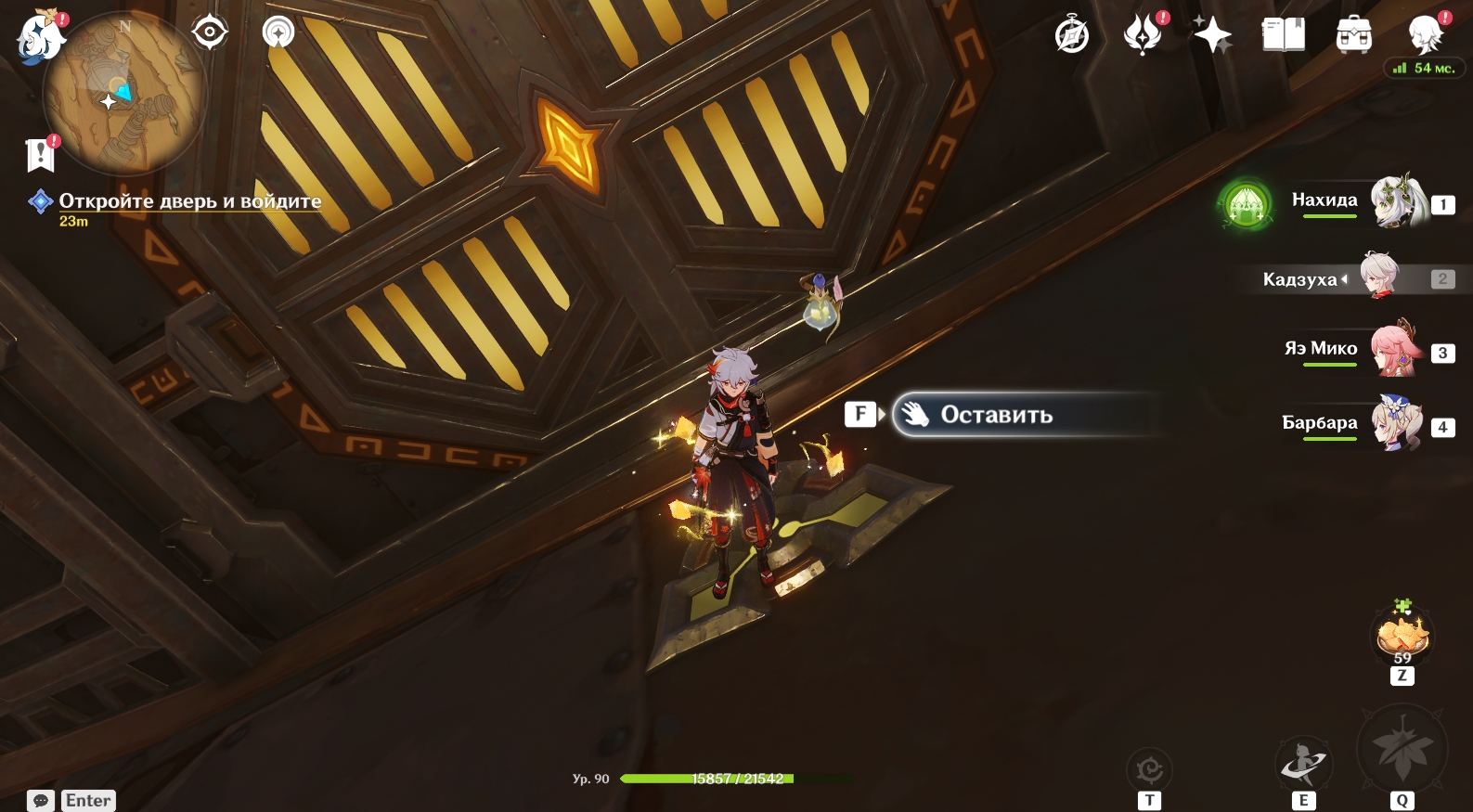Open the chat speech bubble
1473x812 pixels.
pyautogui.click(x=41, y=800)
